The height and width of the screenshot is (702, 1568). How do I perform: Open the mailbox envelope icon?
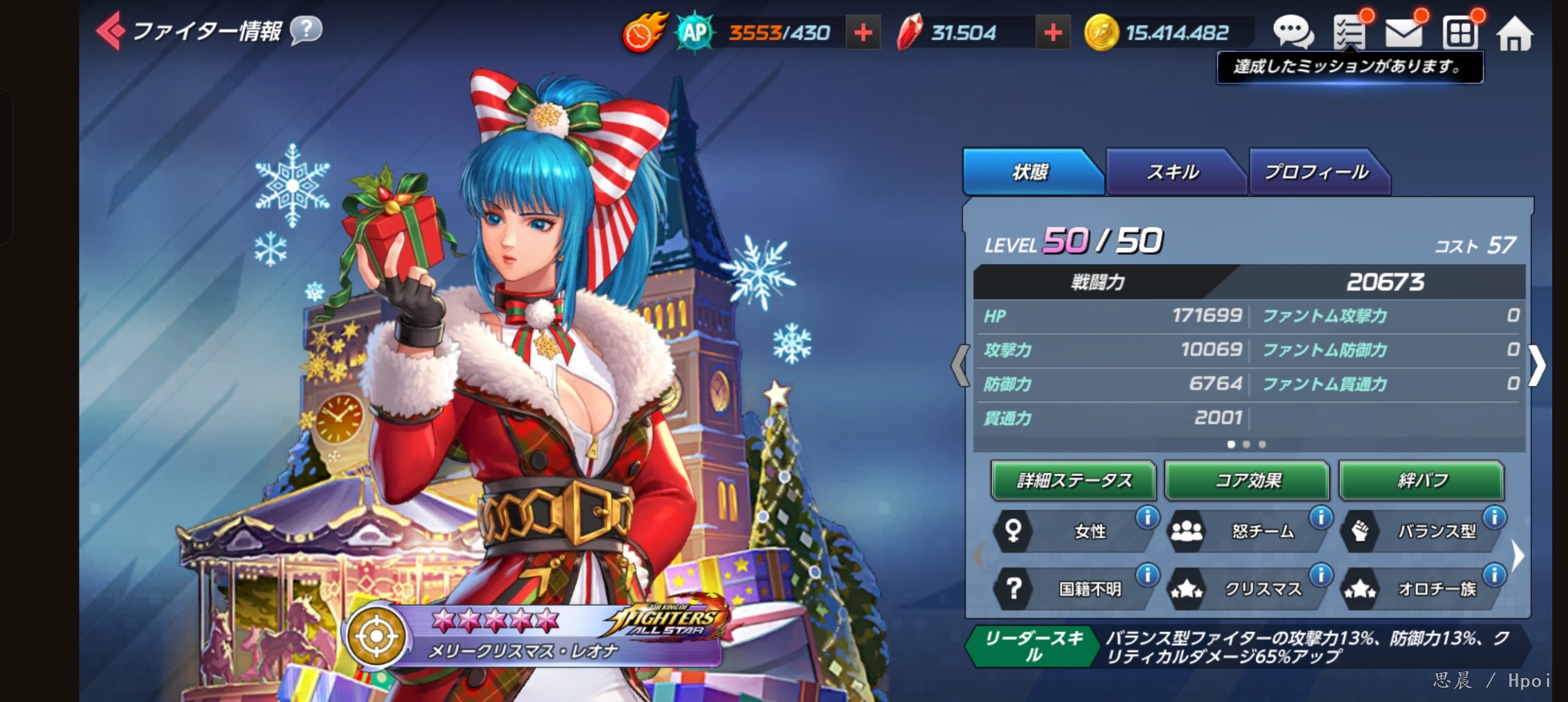click(1403, 33)
